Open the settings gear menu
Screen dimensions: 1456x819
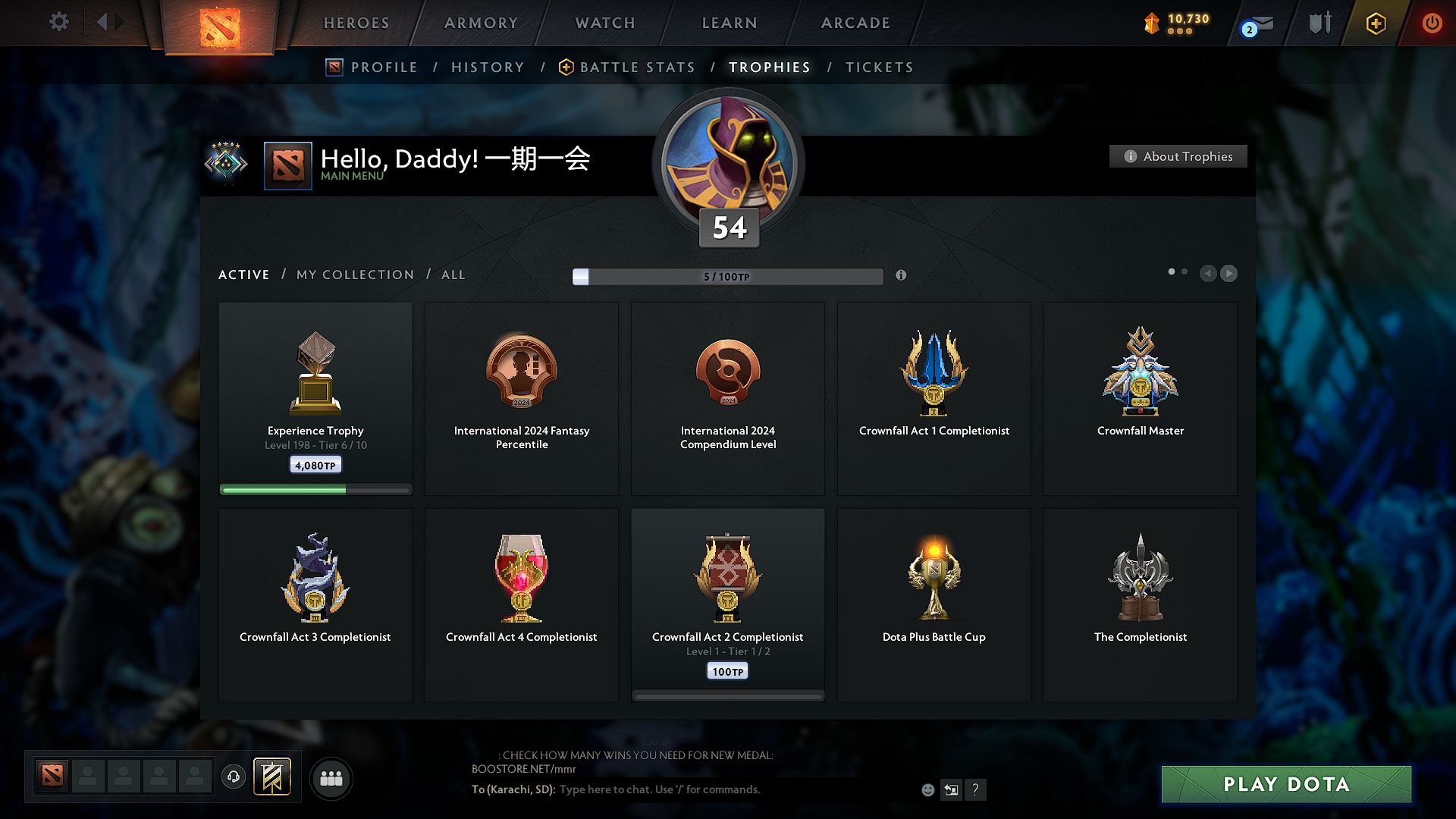click(58, 22)
